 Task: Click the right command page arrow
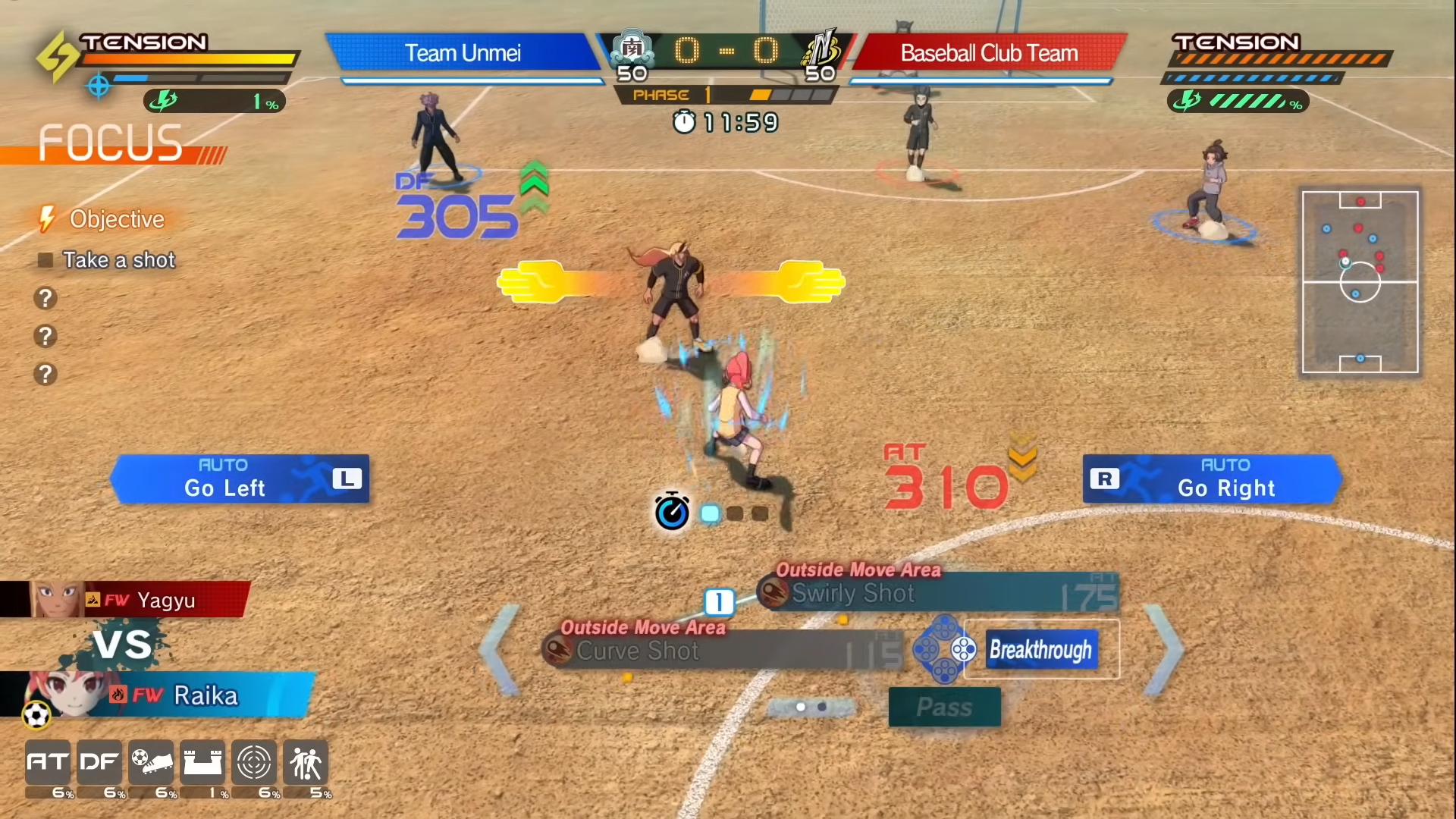pyautogui.click(x=1164, y=650)
